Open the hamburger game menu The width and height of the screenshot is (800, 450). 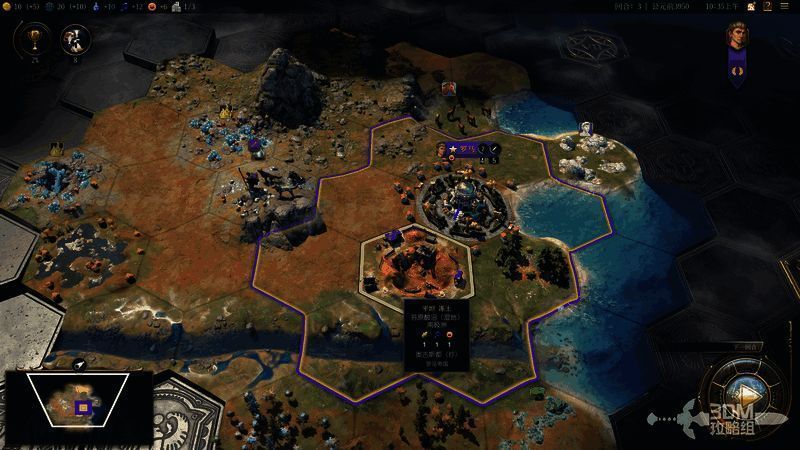(x=786, y=6)
